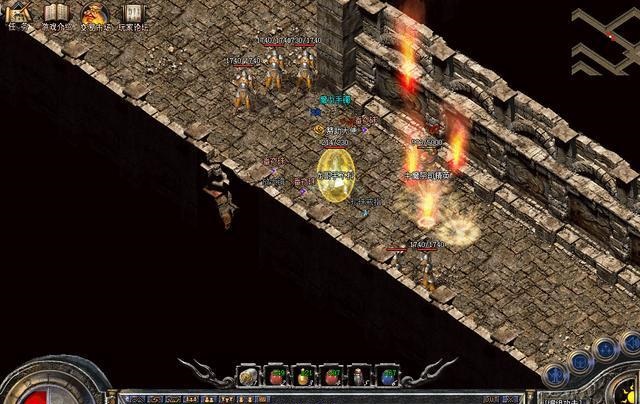640x404 pixels.
Task: Open the 游戏介绍 game guide book
Action: click(x=57, y=14)
